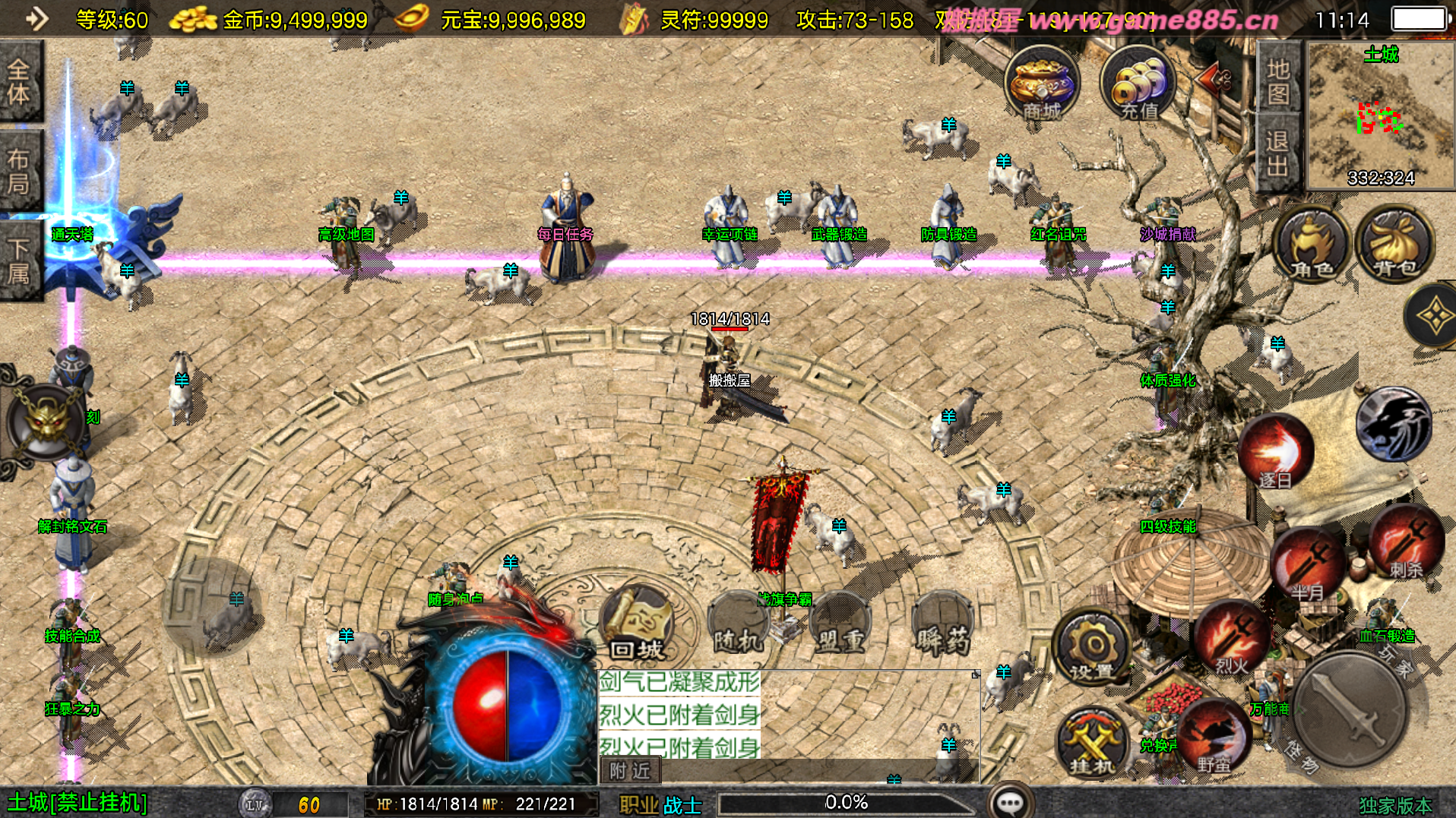This screenshot has width=1456, height=818.
Task: Open the 商城 shop icon
Action: [x=1041, y=84]
